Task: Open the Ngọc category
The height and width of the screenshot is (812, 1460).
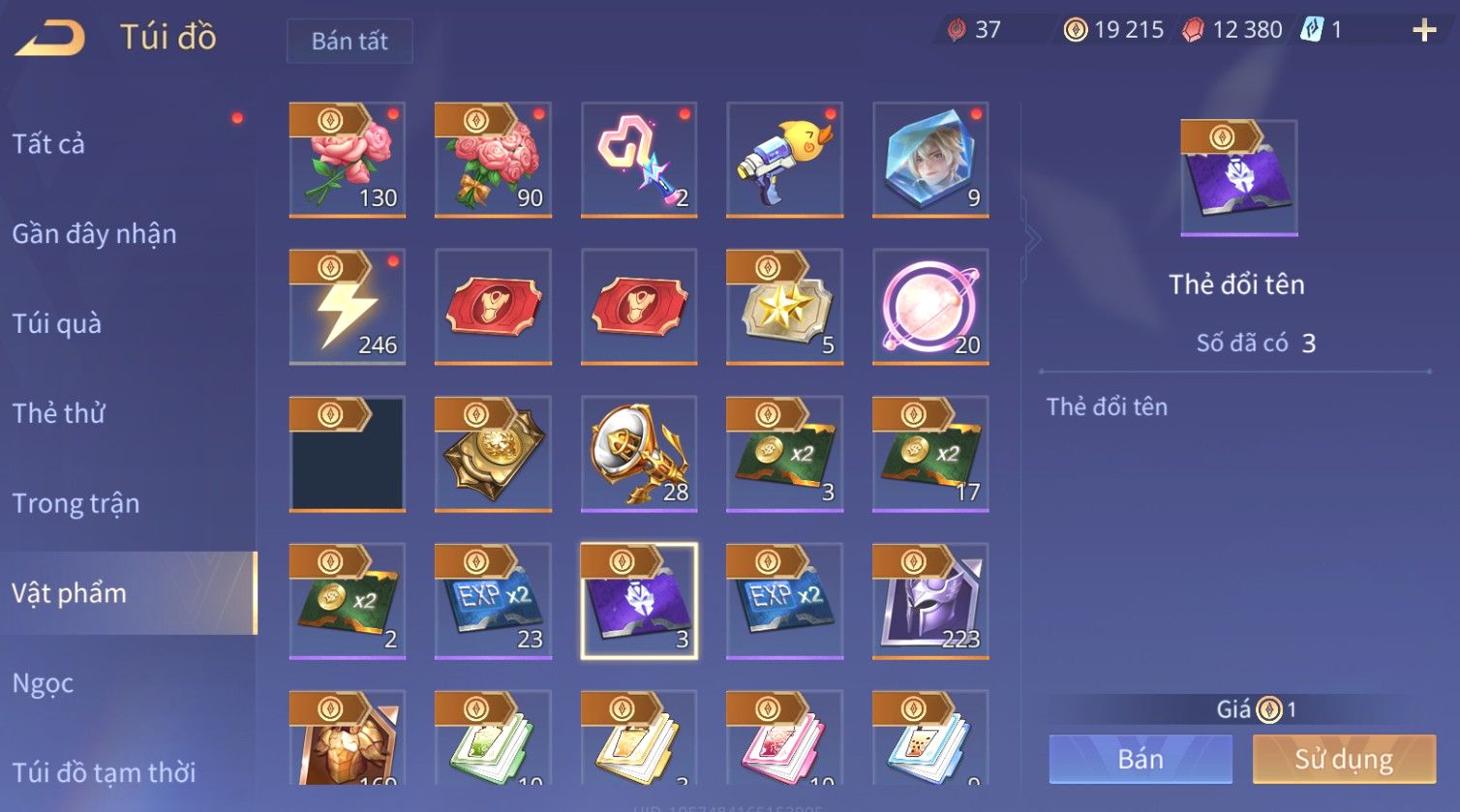Action: (43, 683)
